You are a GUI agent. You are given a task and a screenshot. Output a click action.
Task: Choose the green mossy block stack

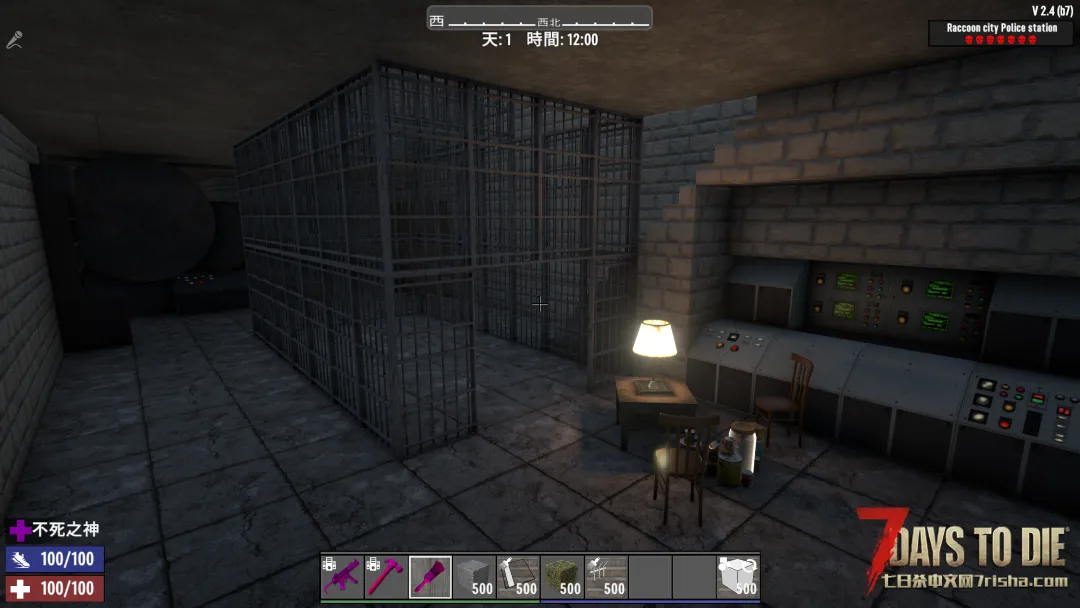click(x=562, y=577)
